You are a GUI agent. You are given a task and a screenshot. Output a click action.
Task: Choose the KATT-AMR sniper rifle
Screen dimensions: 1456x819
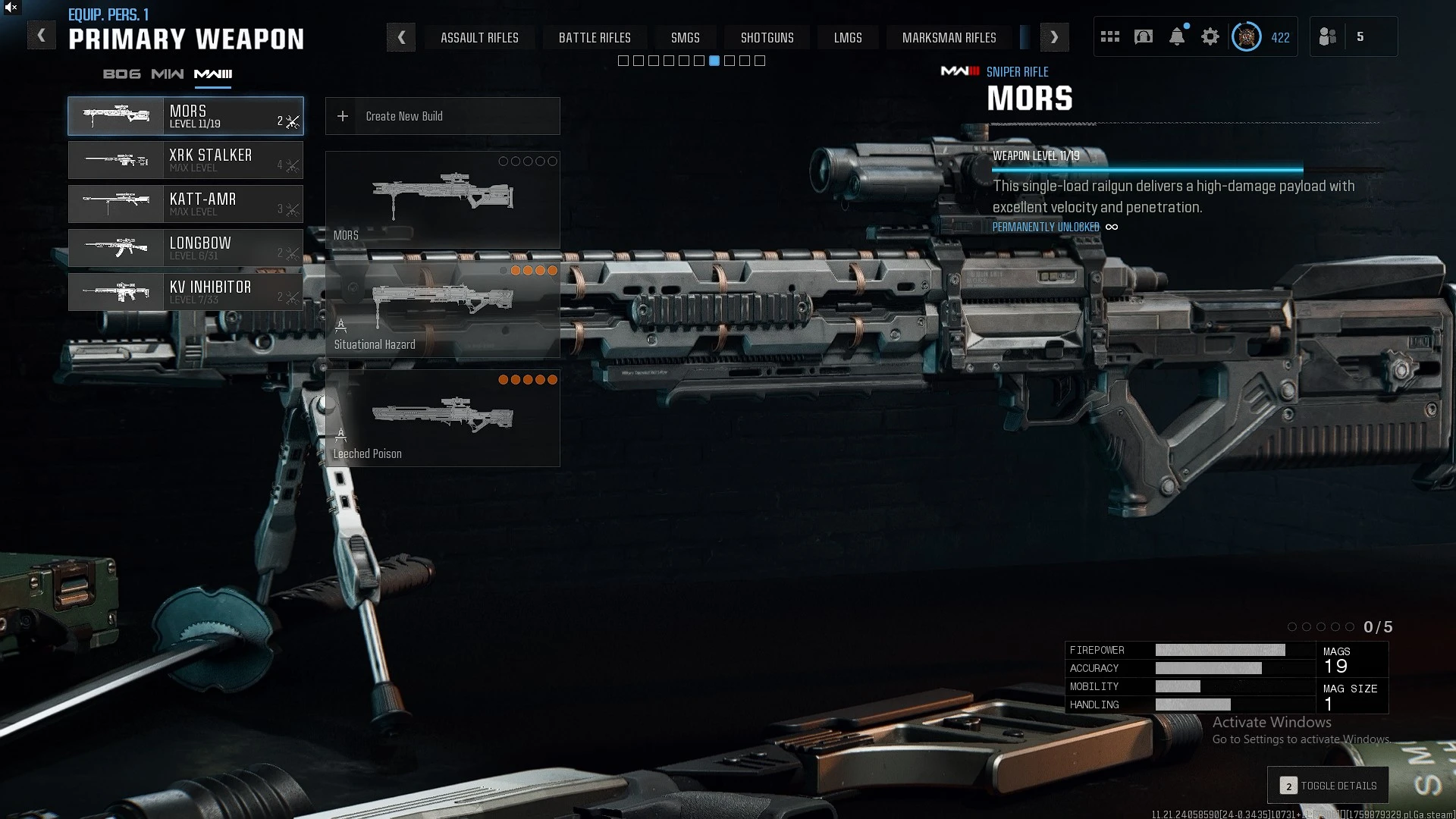click(186, 204)
